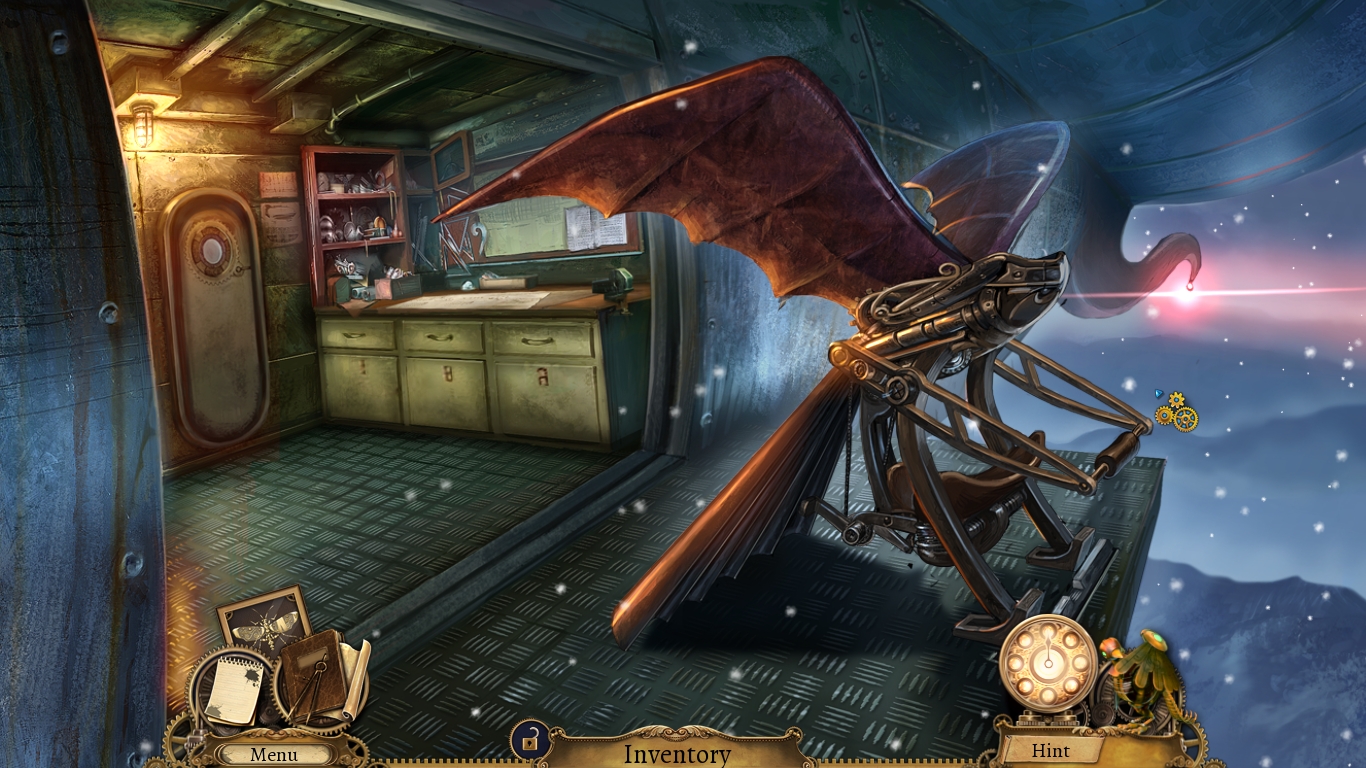Image resolution: width=1366 pixels, height=768 pixels.
Task: Click the blue gem above the gears
Action: 1158,394
